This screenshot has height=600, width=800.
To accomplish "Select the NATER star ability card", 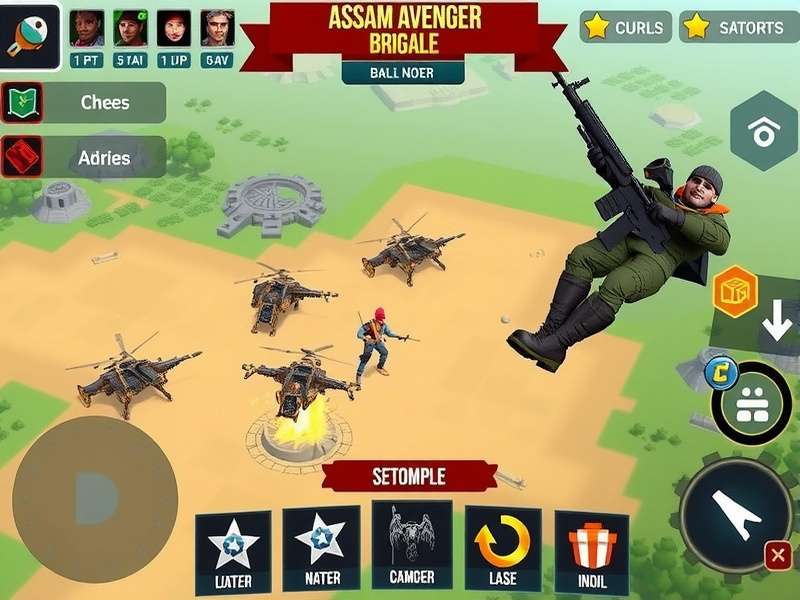I will [x=321, y=549].
